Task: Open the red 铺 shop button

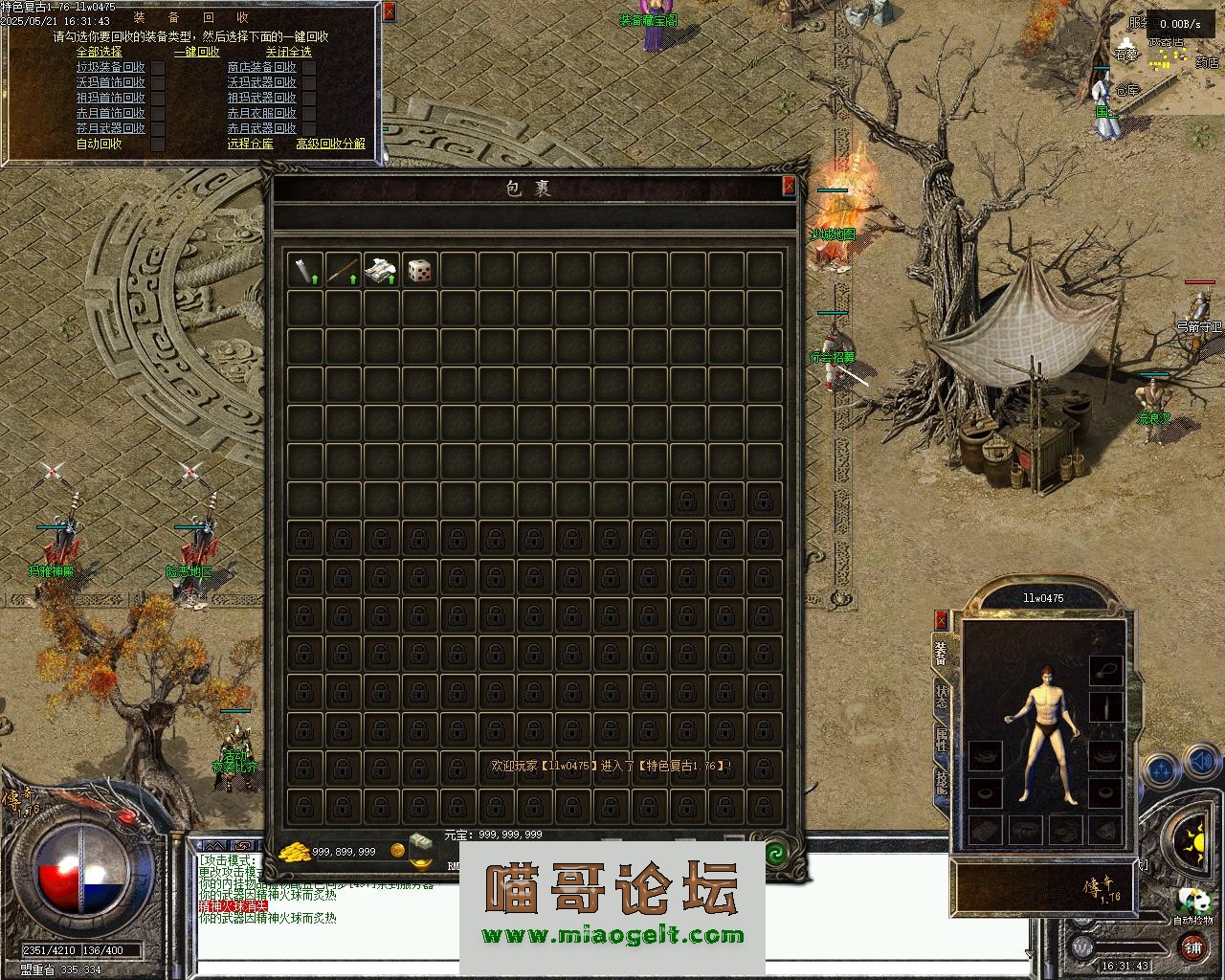Action: click(x=1192, y=947)
